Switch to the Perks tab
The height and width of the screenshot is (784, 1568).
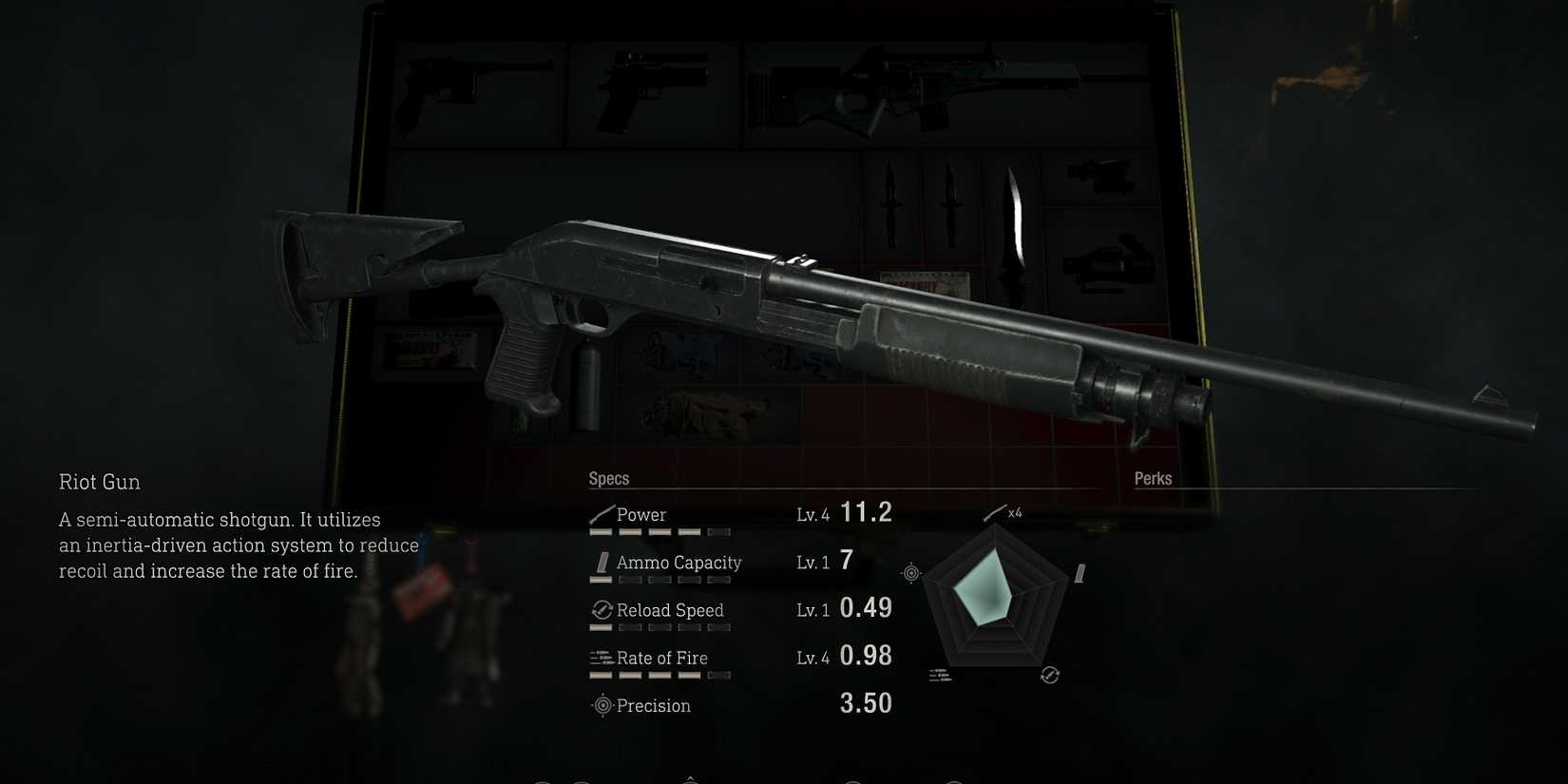point(1153,478)
